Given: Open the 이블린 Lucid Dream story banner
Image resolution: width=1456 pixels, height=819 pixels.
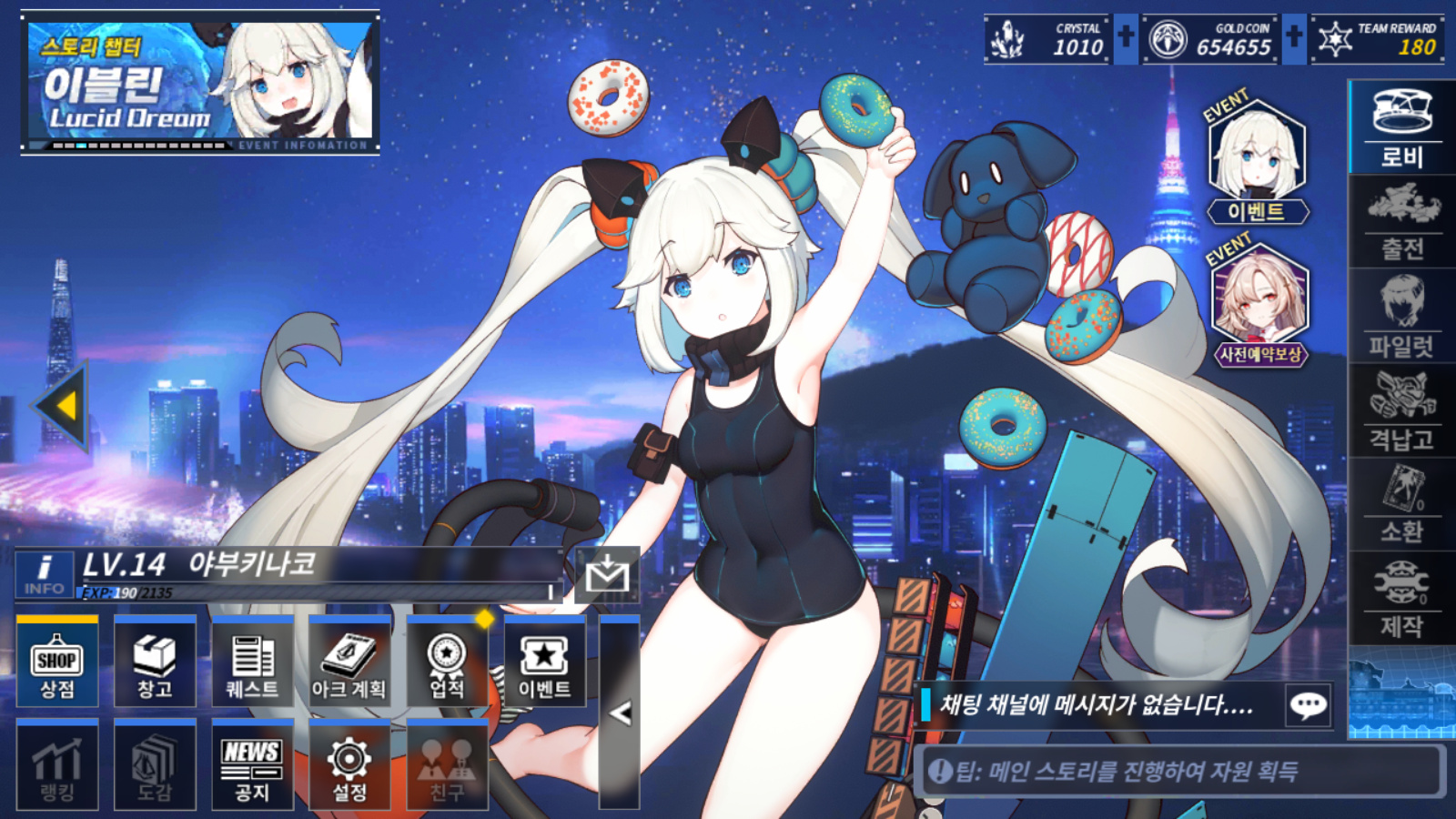Looking at the screenshot, I should [200, 84].
